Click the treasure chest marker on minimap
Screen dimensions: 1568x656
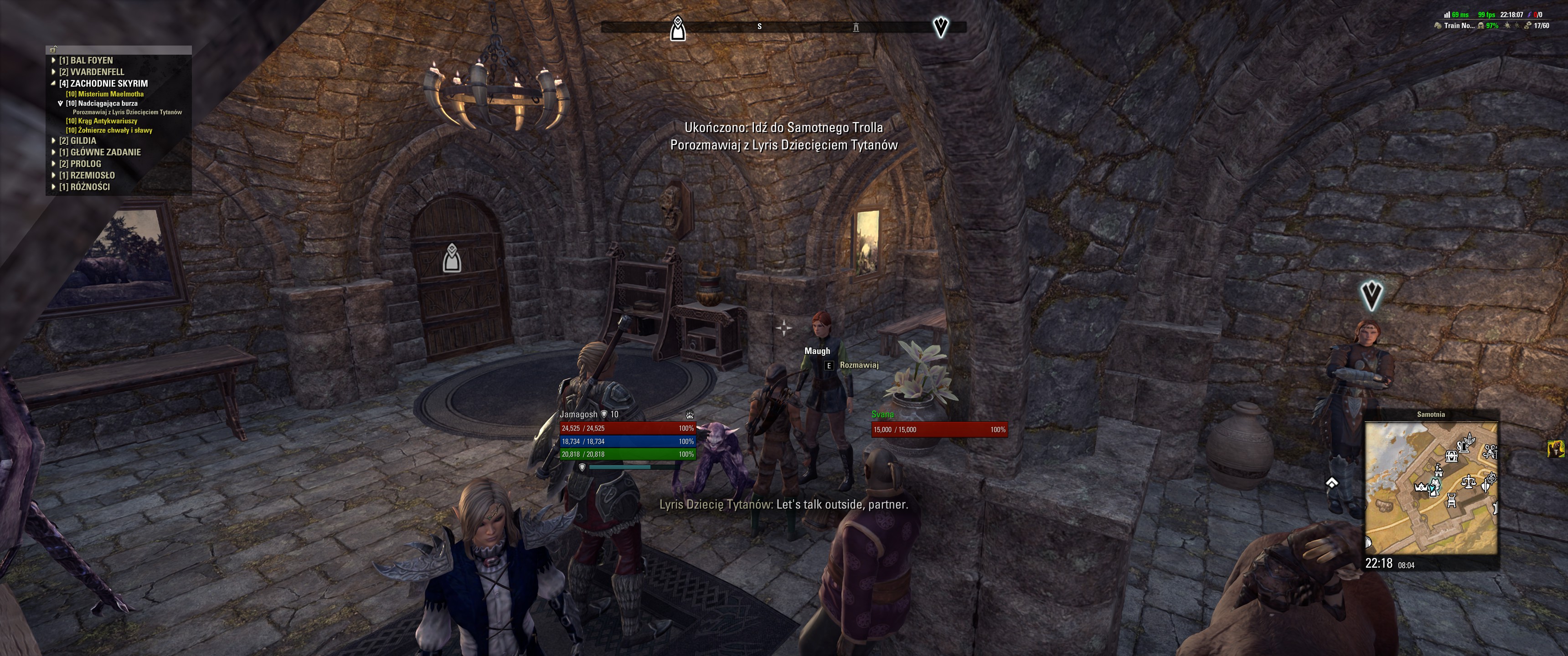(1452, 456)
